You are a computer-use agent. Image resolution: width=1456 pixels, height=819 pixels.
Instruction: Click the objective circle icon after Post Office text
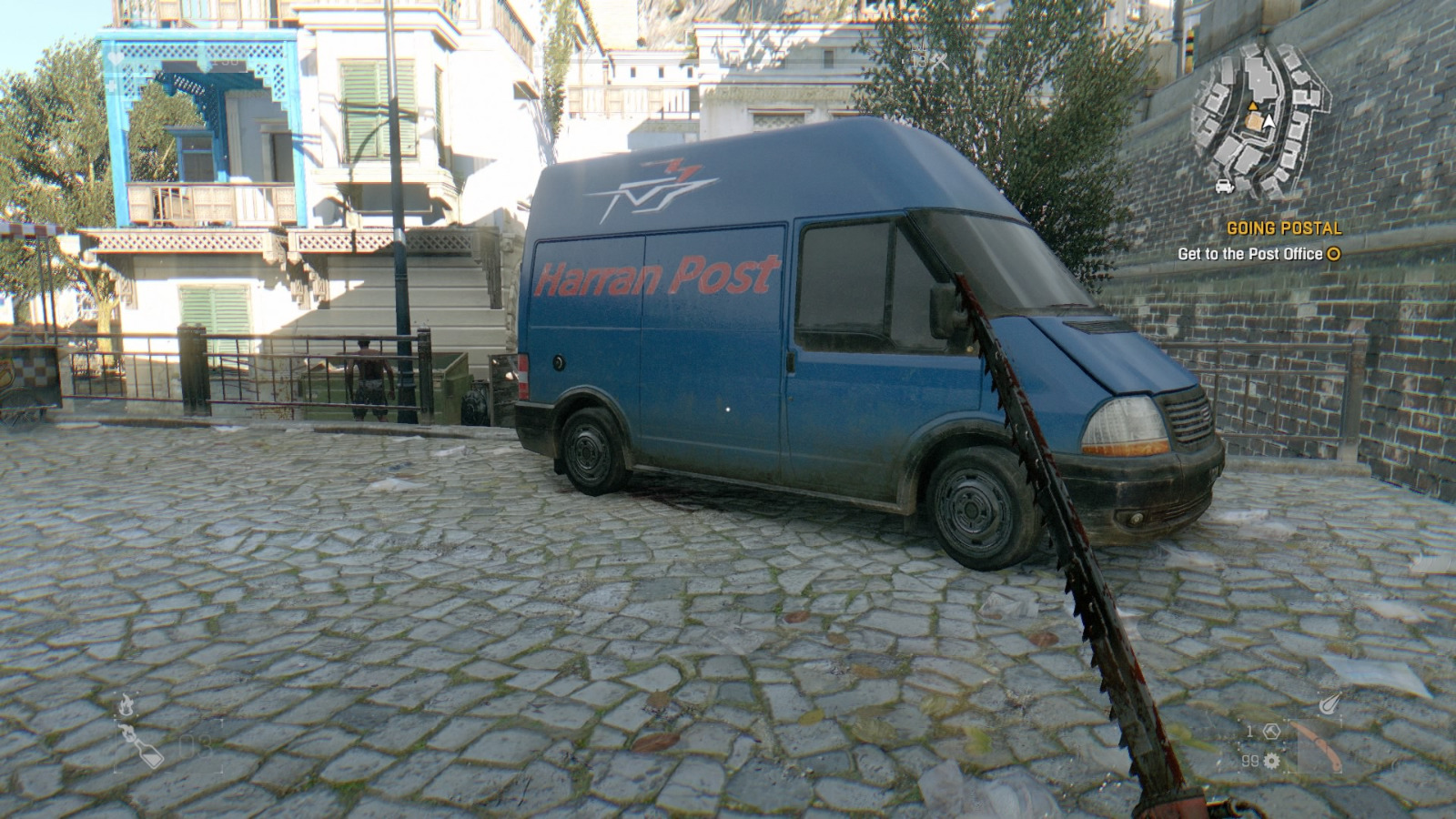click(1334, 253)
